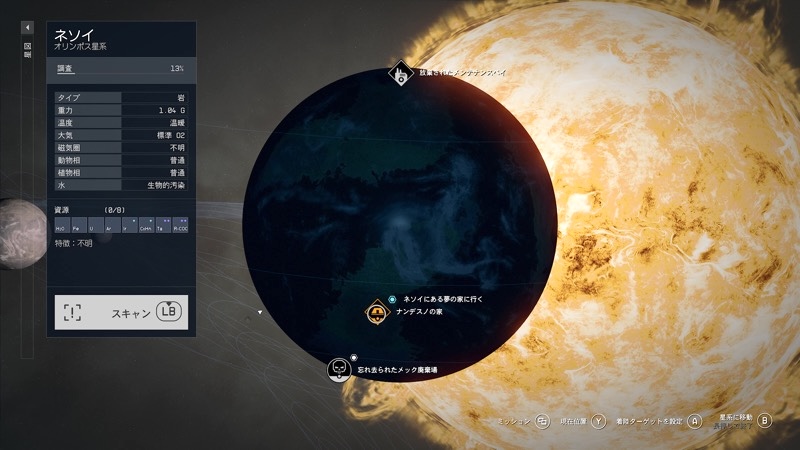Open the 調査 survey progress row
800x450 pixels.
(121, 69)
